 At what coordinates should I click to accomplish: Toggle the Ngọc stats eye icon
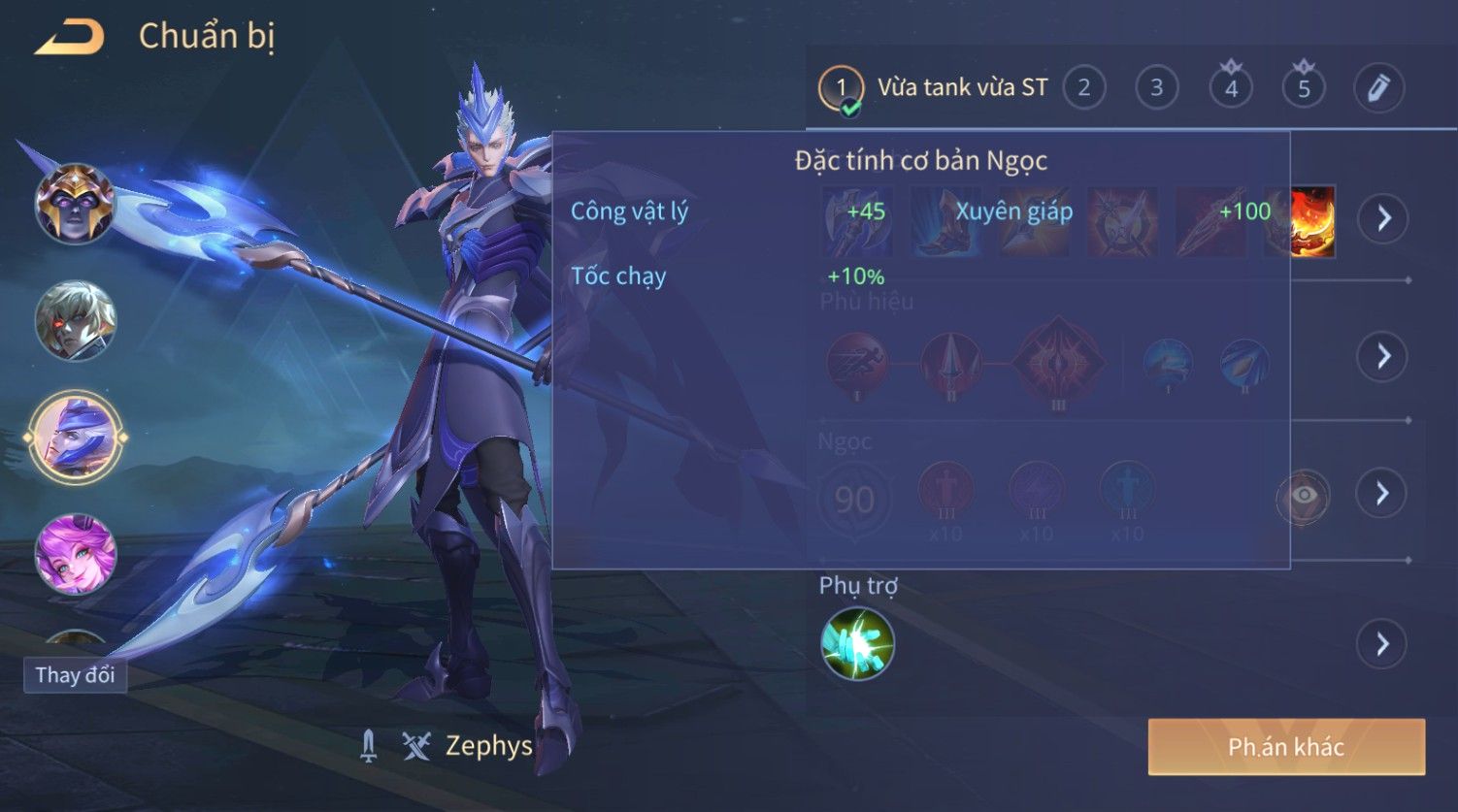point(1304,496)
